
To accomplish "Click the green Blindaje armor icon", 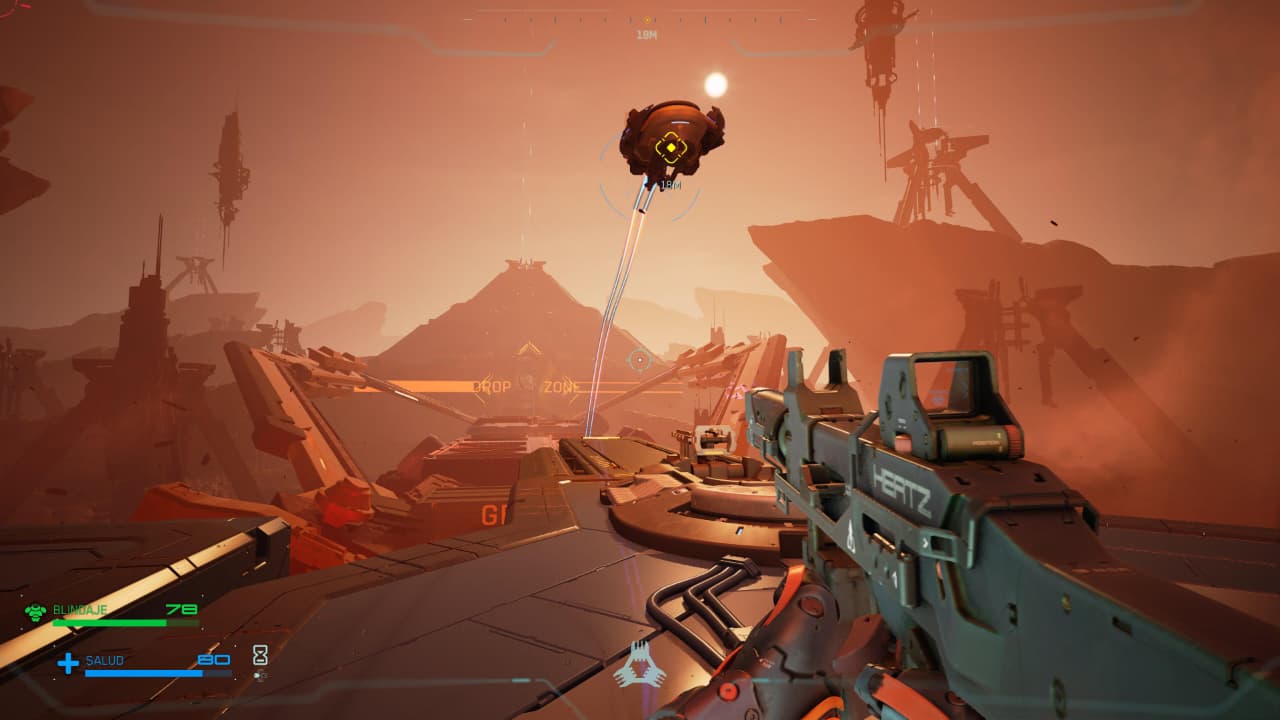I will (36, 611).
